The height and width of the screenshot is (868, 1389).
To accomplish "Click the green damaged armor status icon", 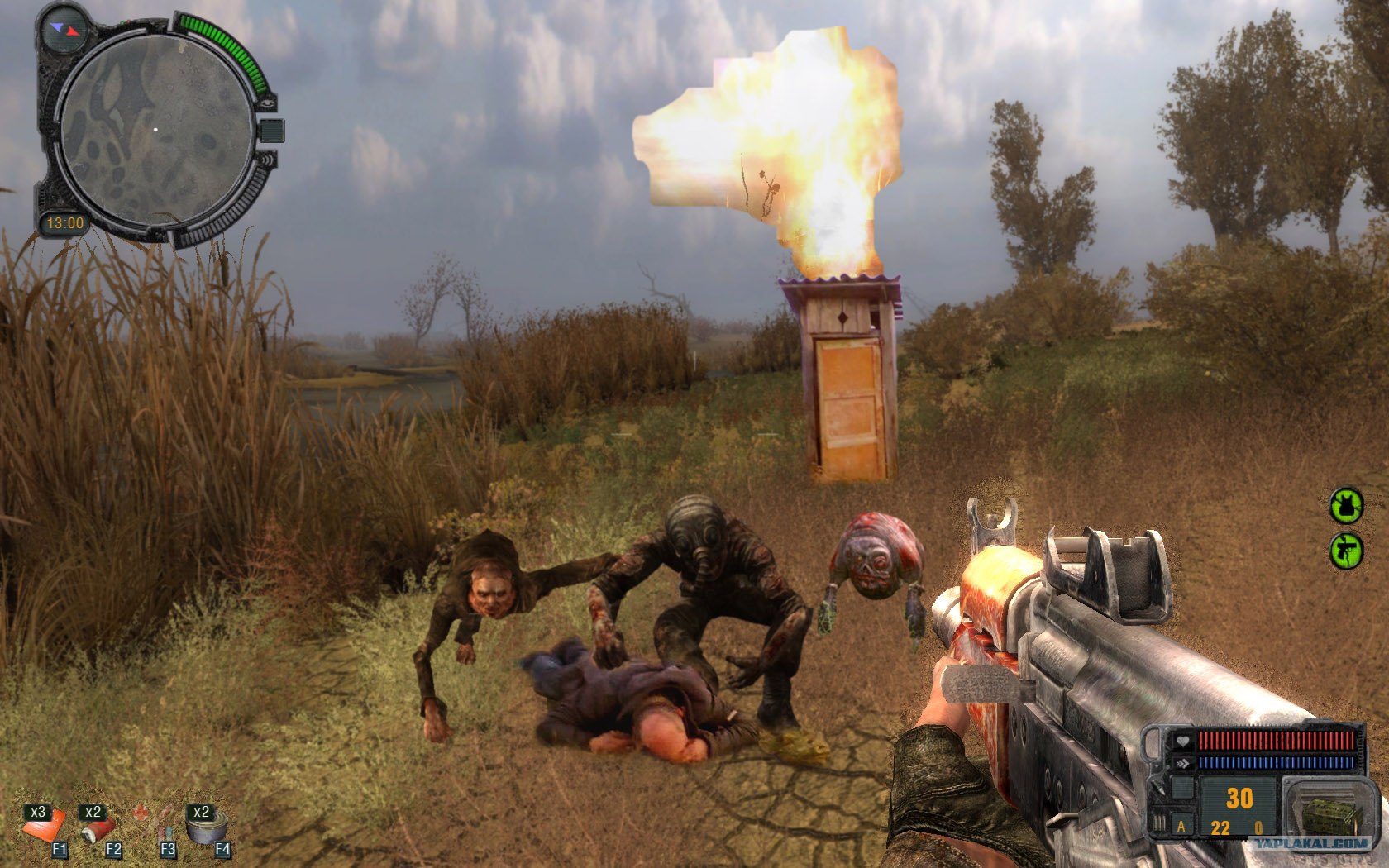I will tap(1346, 505).
